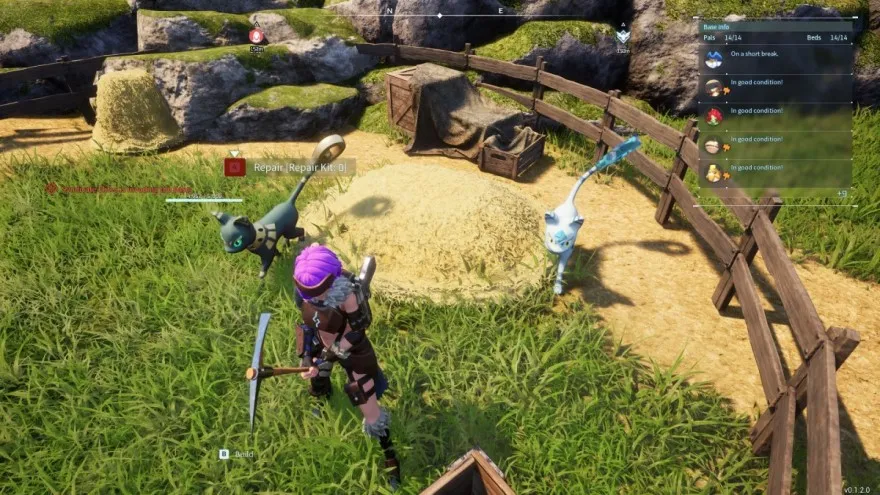Viewport: 880px width, 495px height.
Task: Select the blue base marker on the compass
Action: click(x=622, y=36)
